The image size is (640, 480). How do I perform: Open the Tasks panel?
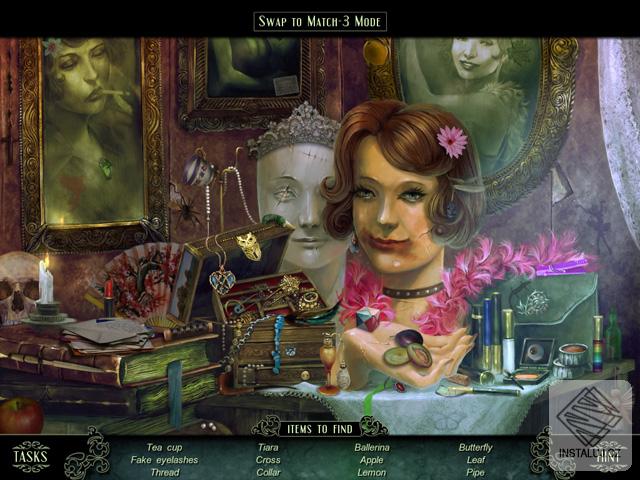point(30,457)
